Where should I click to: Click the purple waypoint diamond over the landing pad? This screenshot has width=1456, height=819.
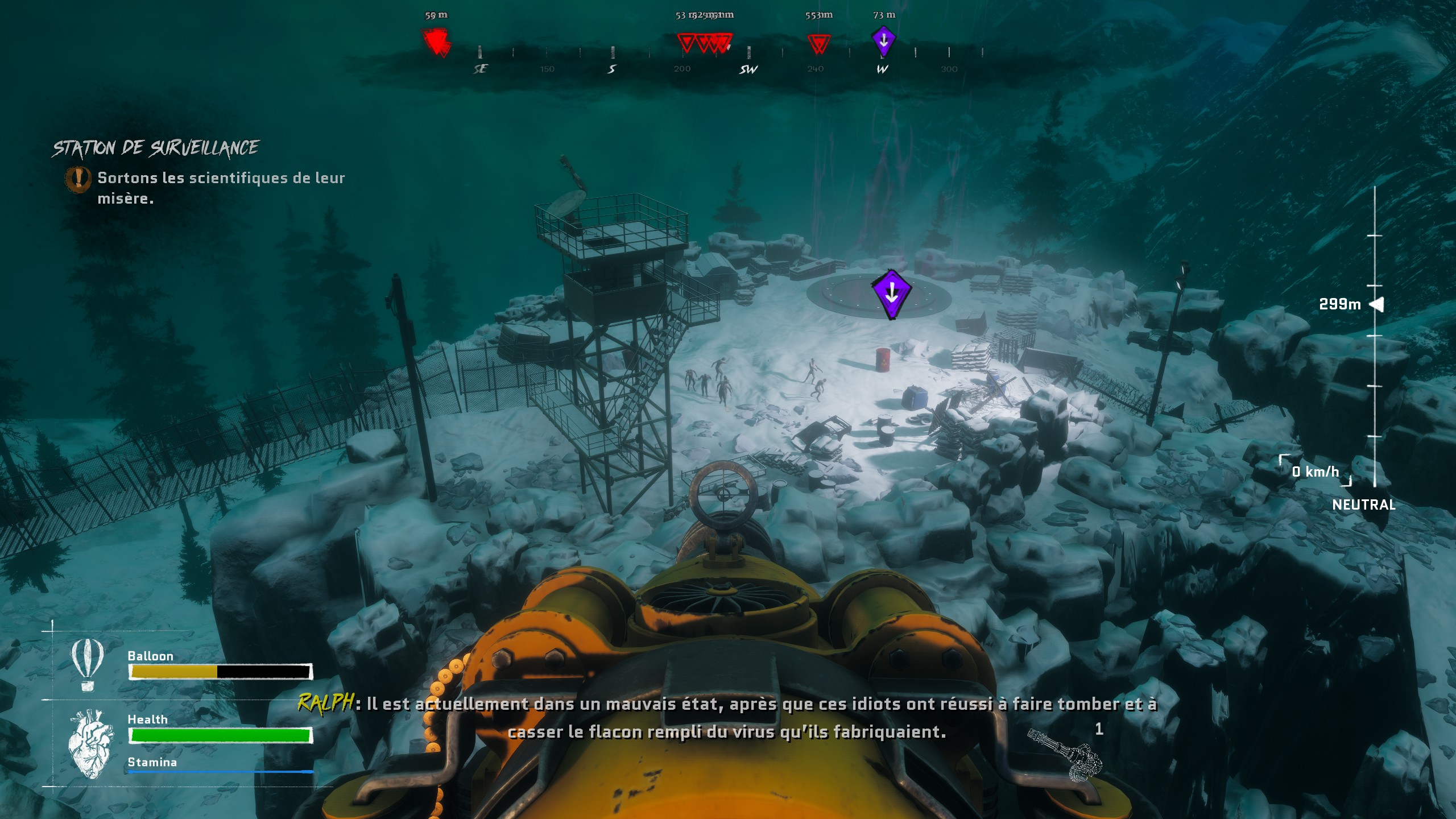point(891,293)
